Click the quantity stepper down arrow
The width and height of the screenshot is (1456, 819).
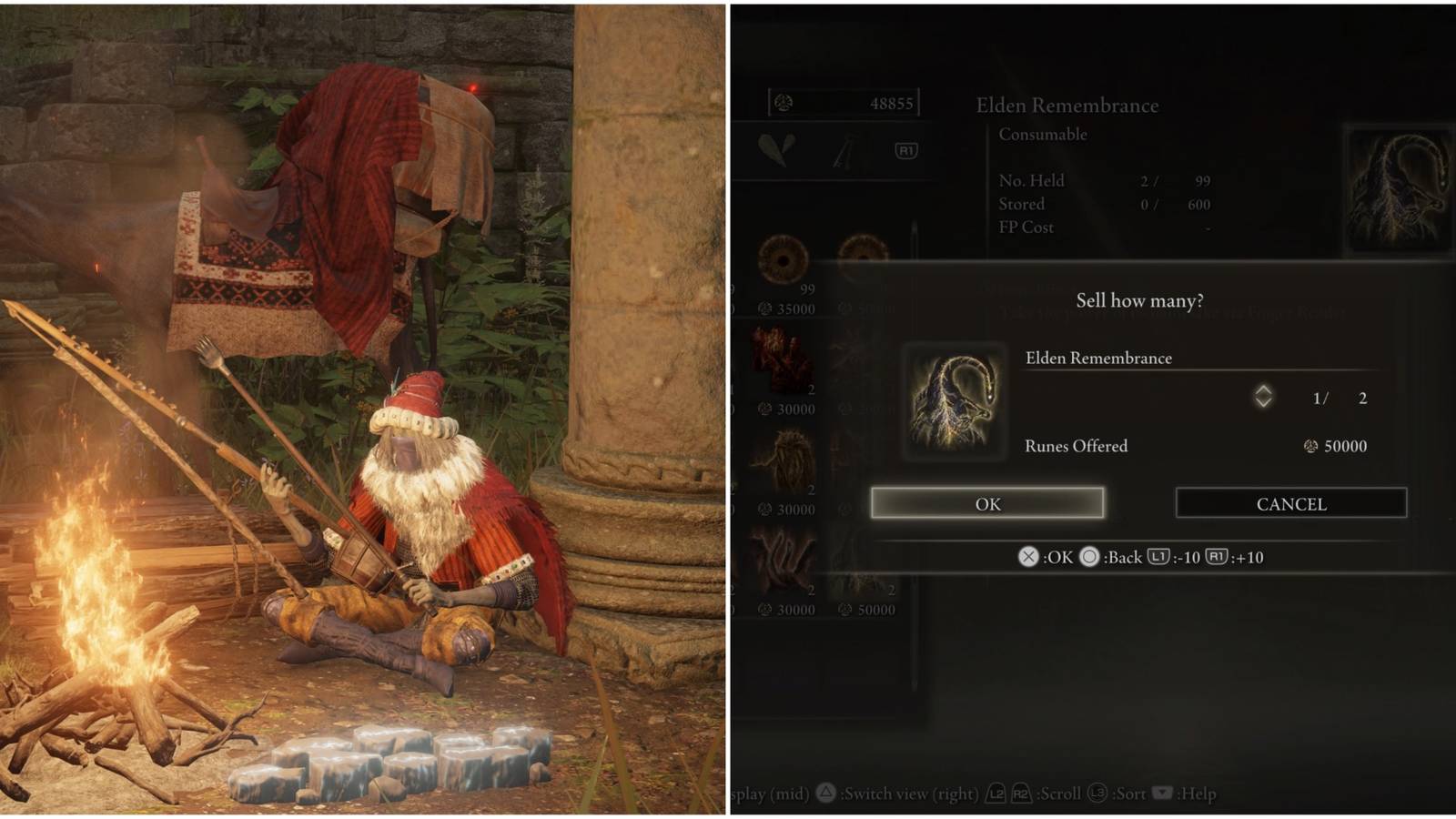click(1263, 403)
